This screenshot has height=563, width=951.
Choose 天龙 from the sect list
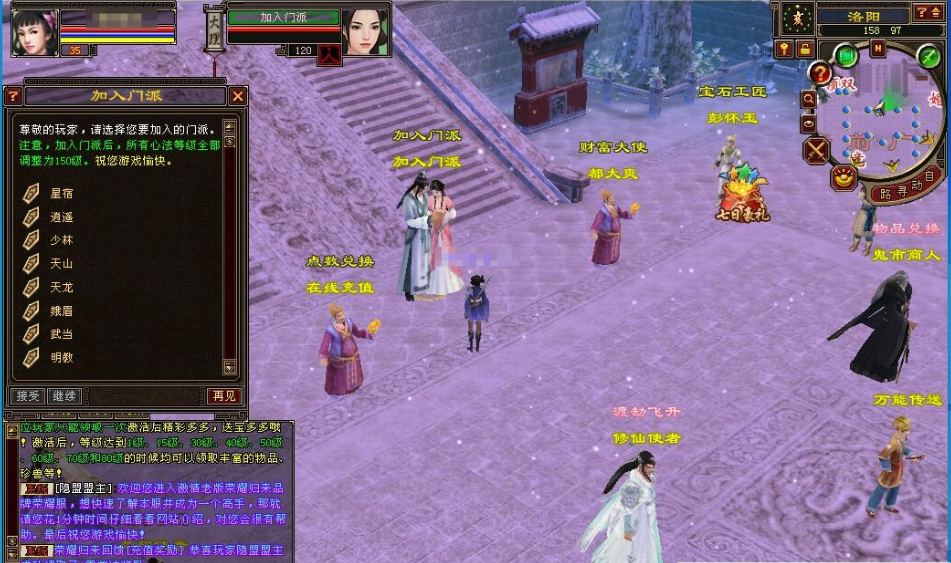coord(61,287)
